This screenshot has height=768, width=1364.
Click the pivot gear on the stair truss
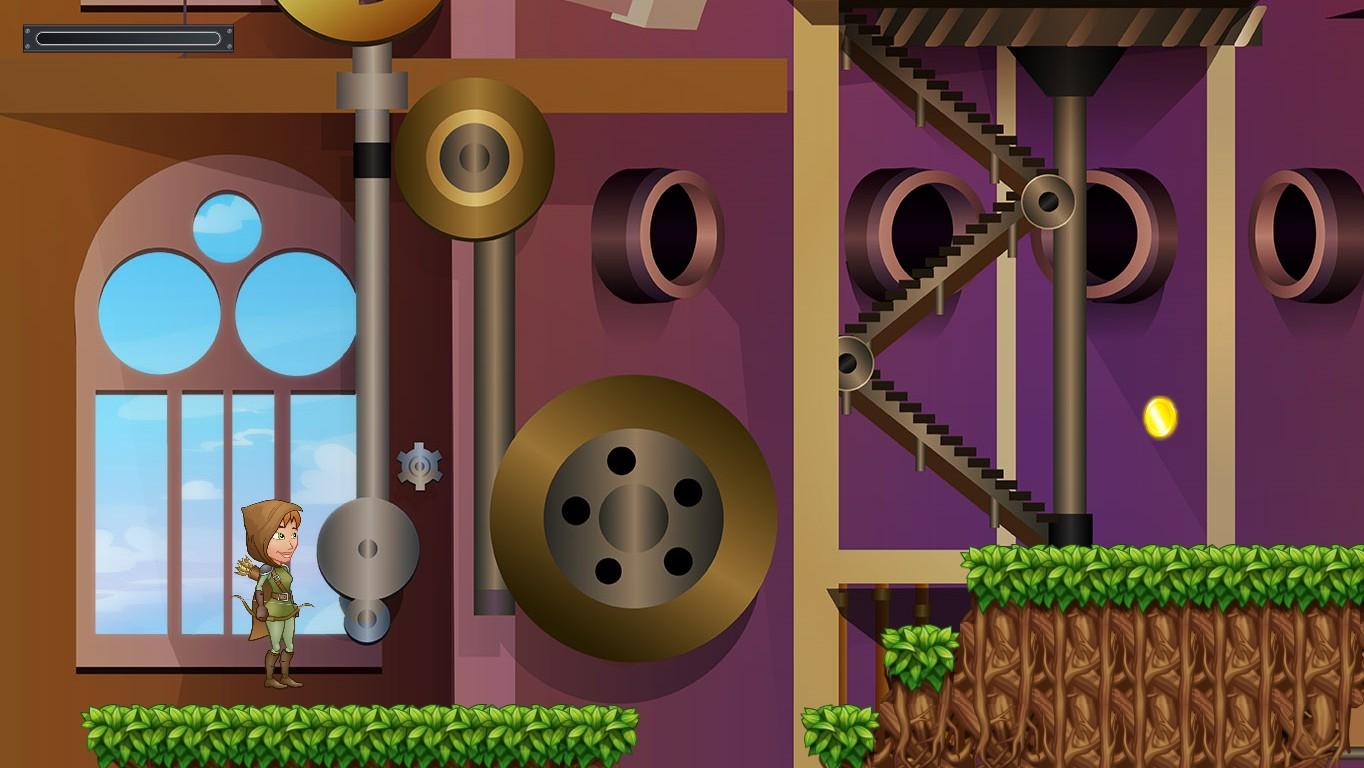(x=1048, y=200)
